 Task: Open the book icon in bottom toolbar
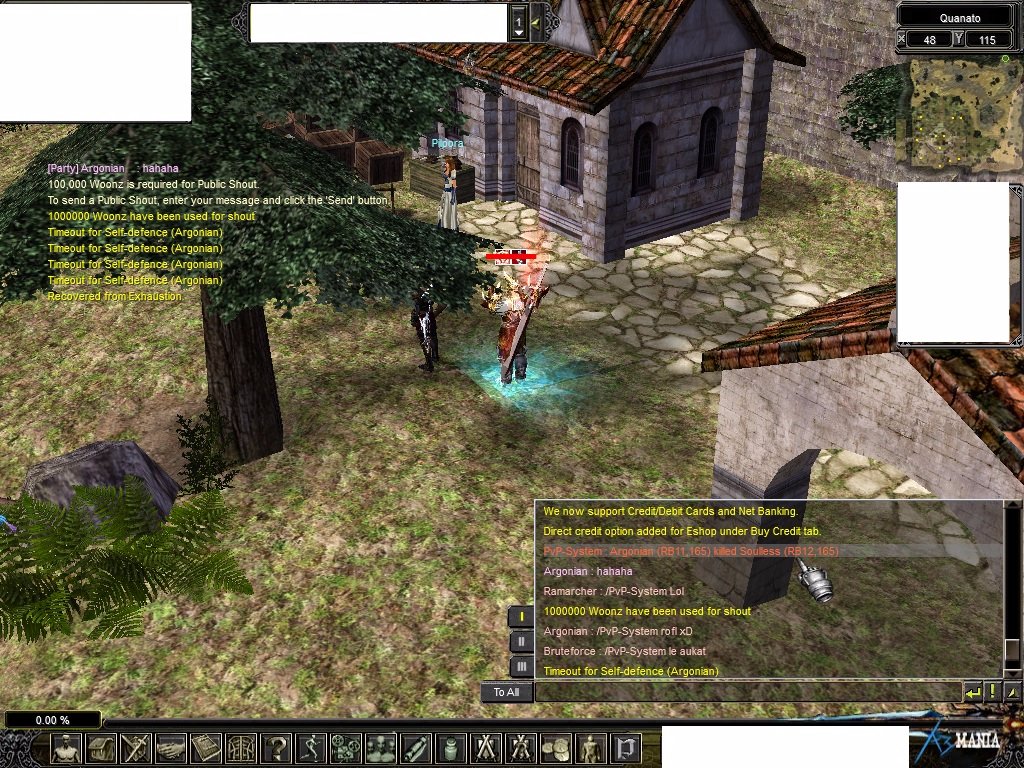point(206,748)
